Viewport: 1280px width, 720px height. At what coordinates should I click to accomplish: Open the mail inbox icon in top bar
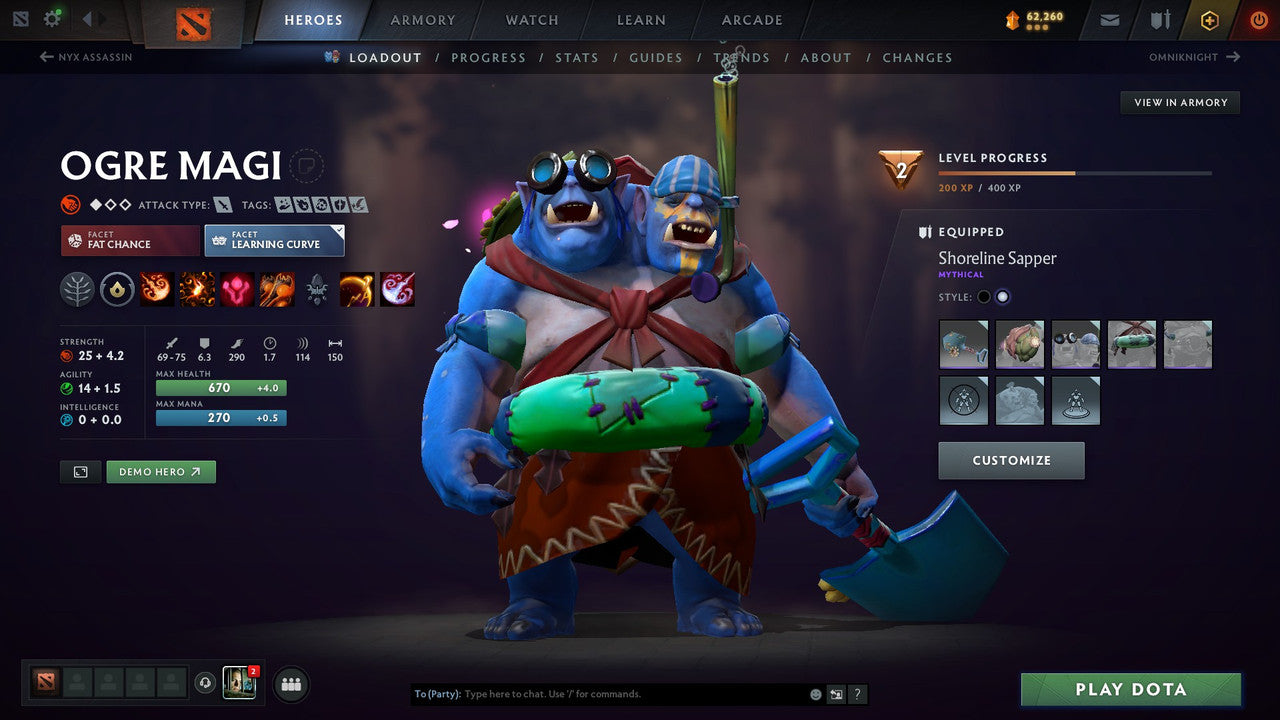1108,19
